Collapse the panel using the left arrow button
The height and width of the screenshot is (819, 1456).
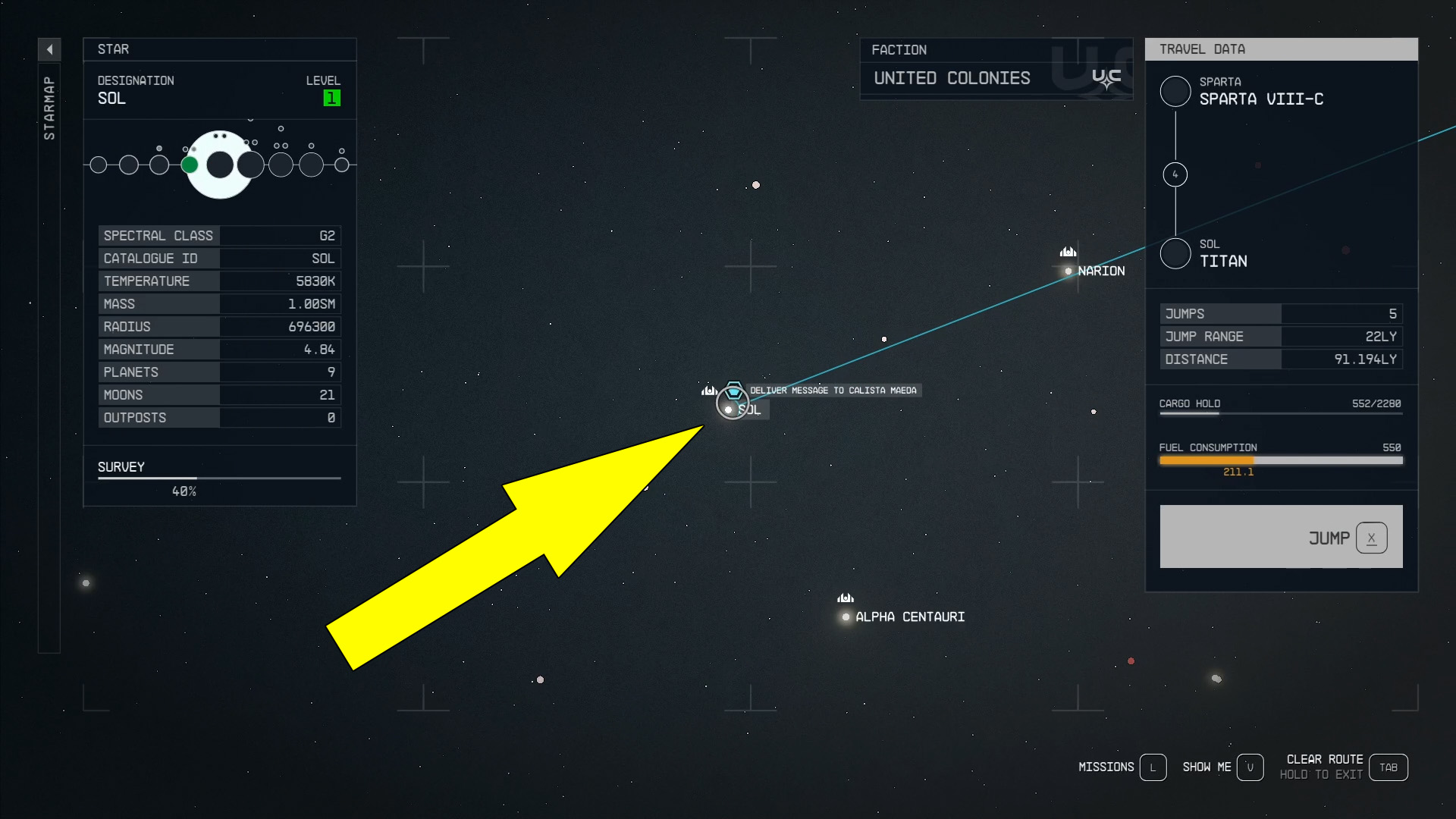click(x=49, y=49)
